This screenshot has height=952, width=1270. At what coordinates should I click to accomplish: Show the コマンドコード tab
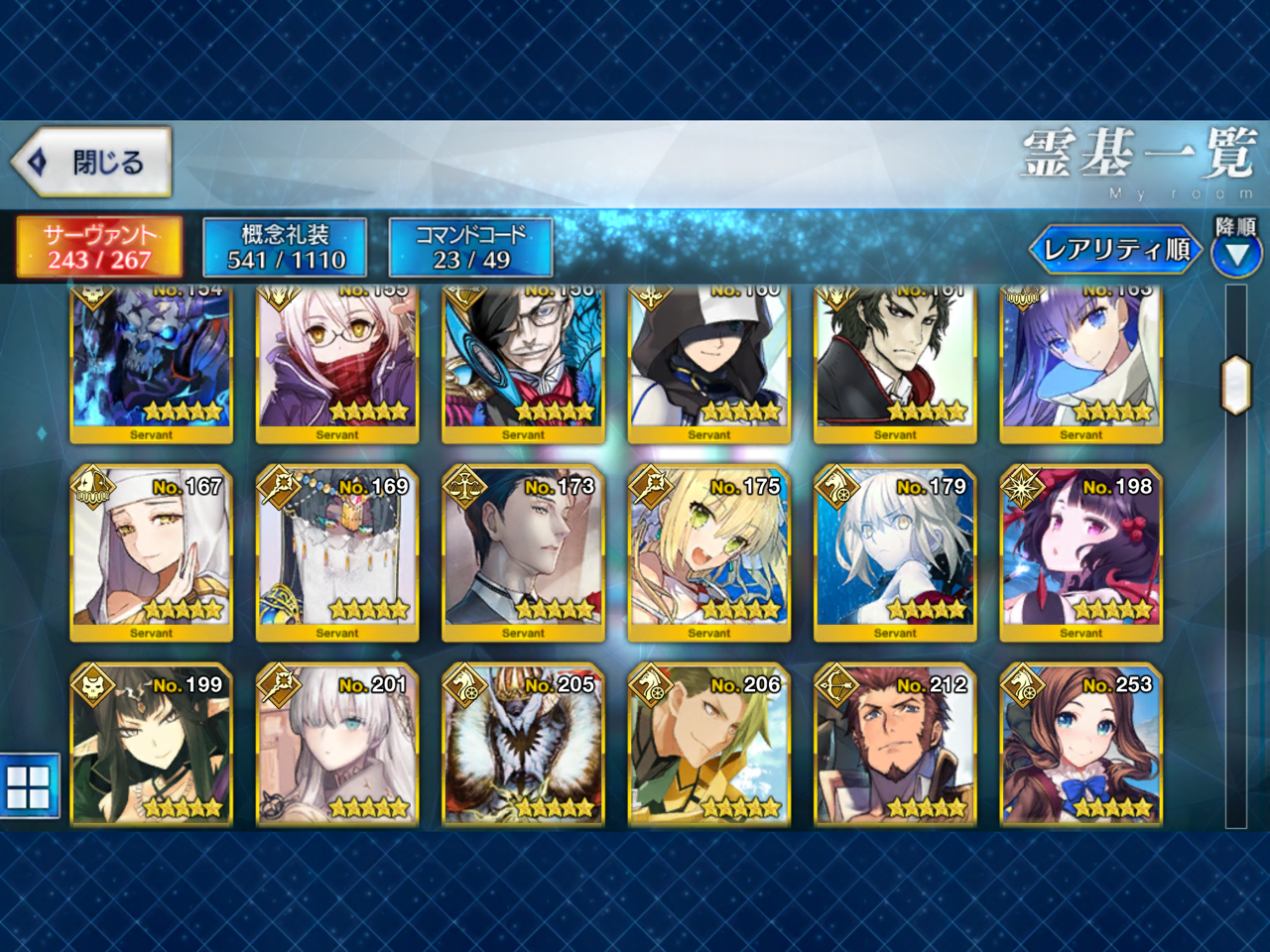click(470, 247)
